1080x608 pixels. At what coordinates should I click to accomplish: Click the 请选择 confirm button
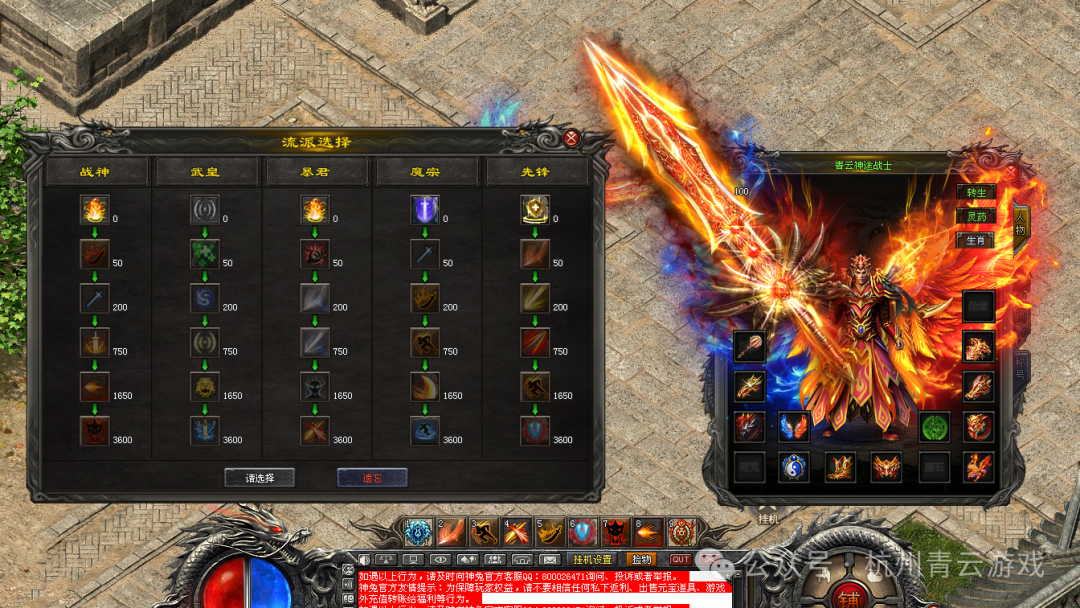pyautogui.click(x=260, y=478)
